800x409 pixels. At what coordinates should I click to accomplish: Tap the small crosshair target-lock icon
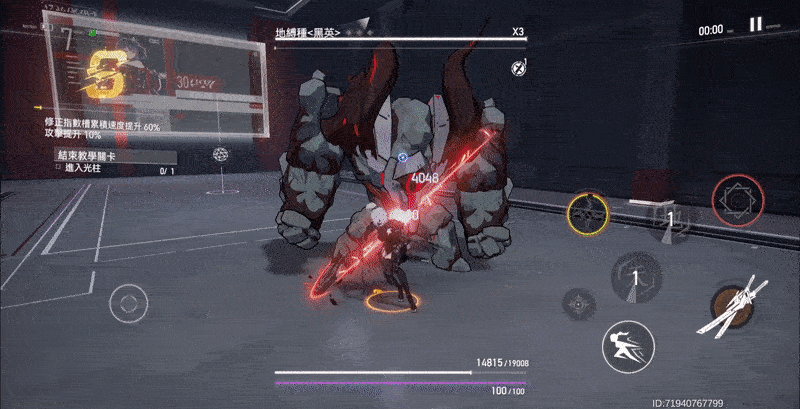point(580,301)
